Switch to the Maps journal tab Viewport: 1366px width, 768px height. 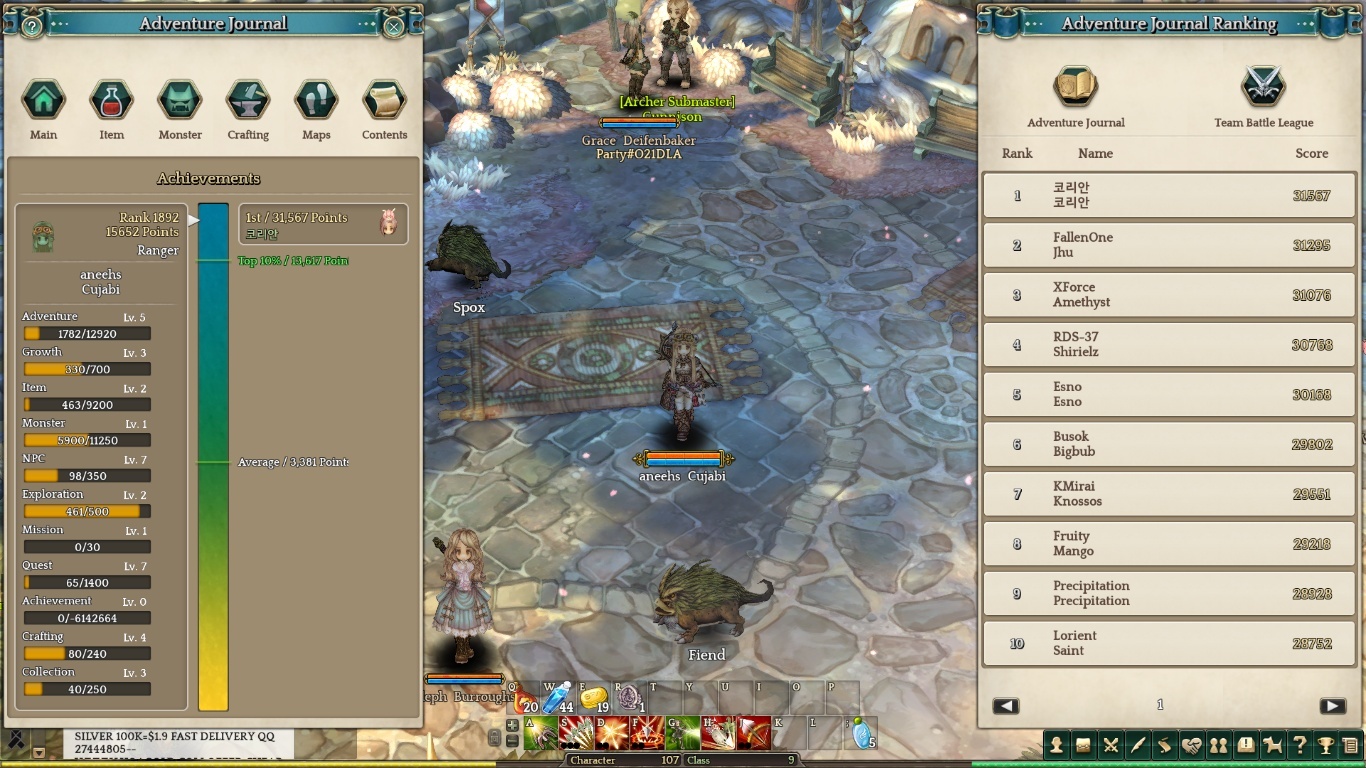pyautogui.click(x=316, y=100)
